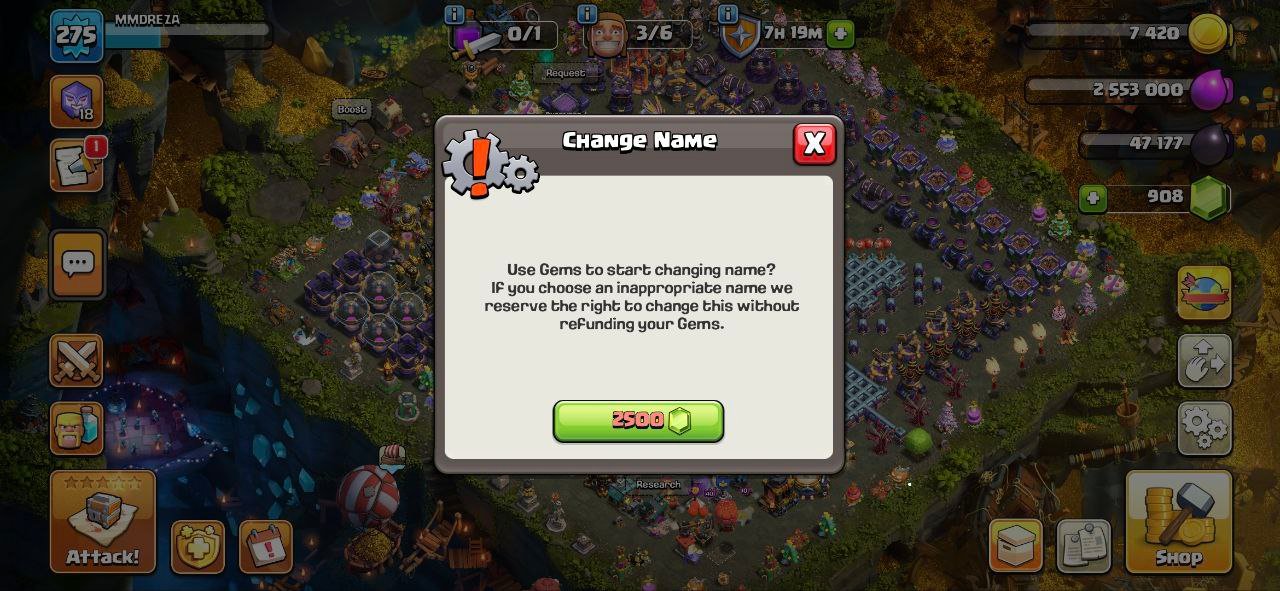
Task: Open the town hall icon with 18
Action: pyautogui.click(x=77, y=102)
